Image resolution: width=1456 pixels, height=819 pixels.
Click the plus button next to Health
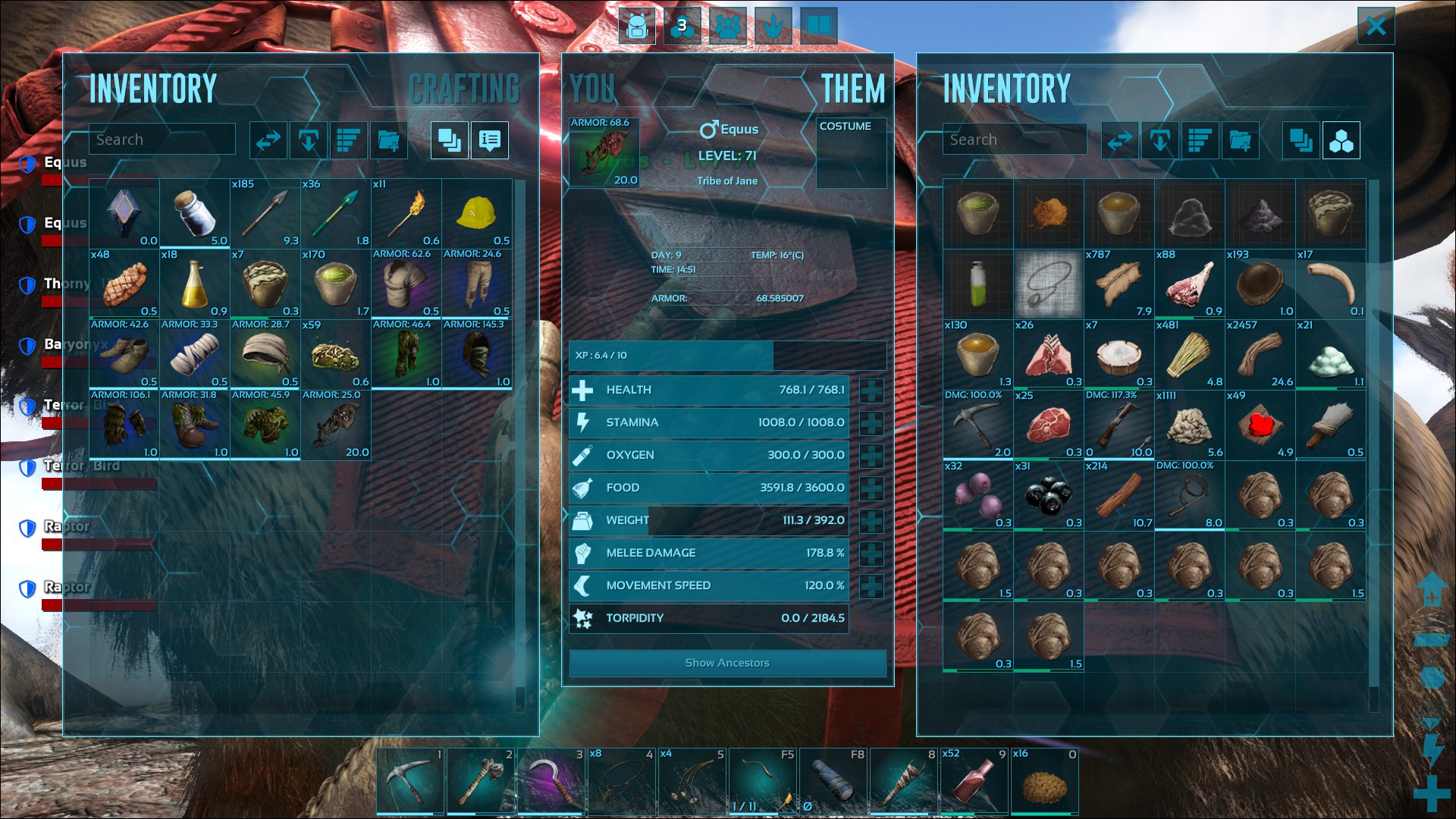click(x=871, y=391)
